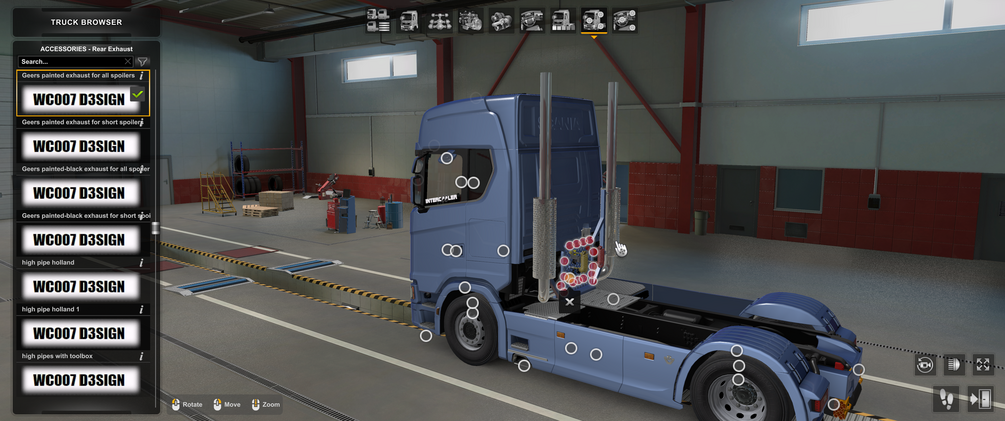Clear the search box with the X
Screen dimensions: 1005x421
(128, 62)
